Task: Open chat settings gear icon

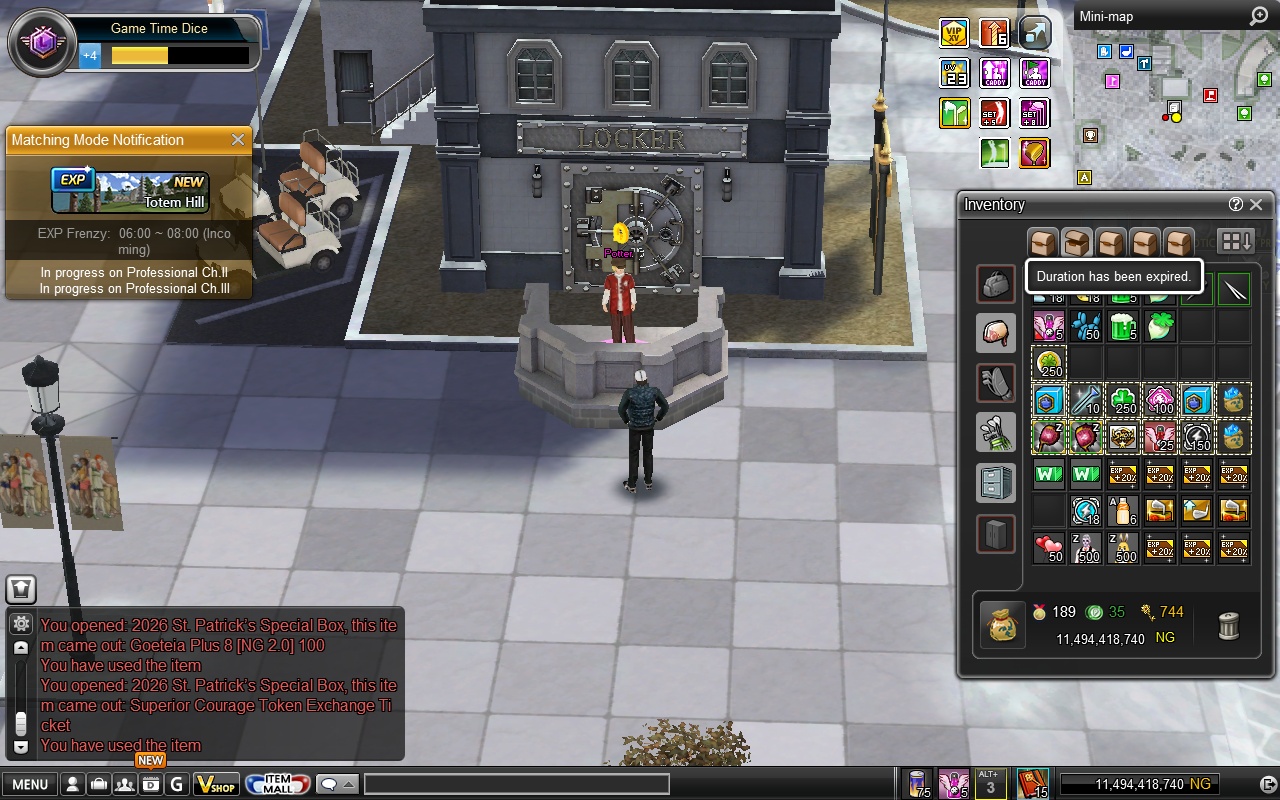Action: [20, 624]
